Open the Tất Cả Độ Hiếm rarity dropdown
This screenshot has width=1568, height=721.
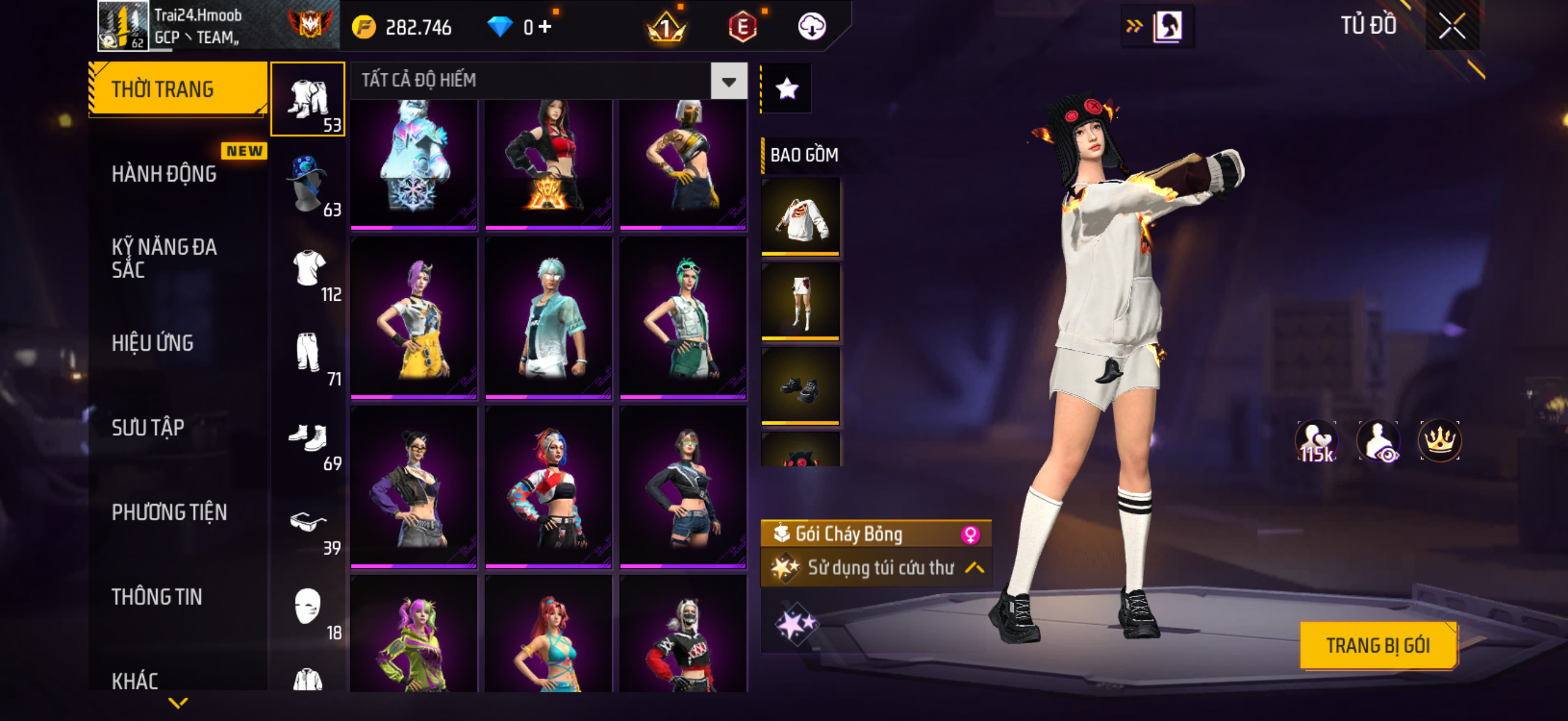(728, 81)
